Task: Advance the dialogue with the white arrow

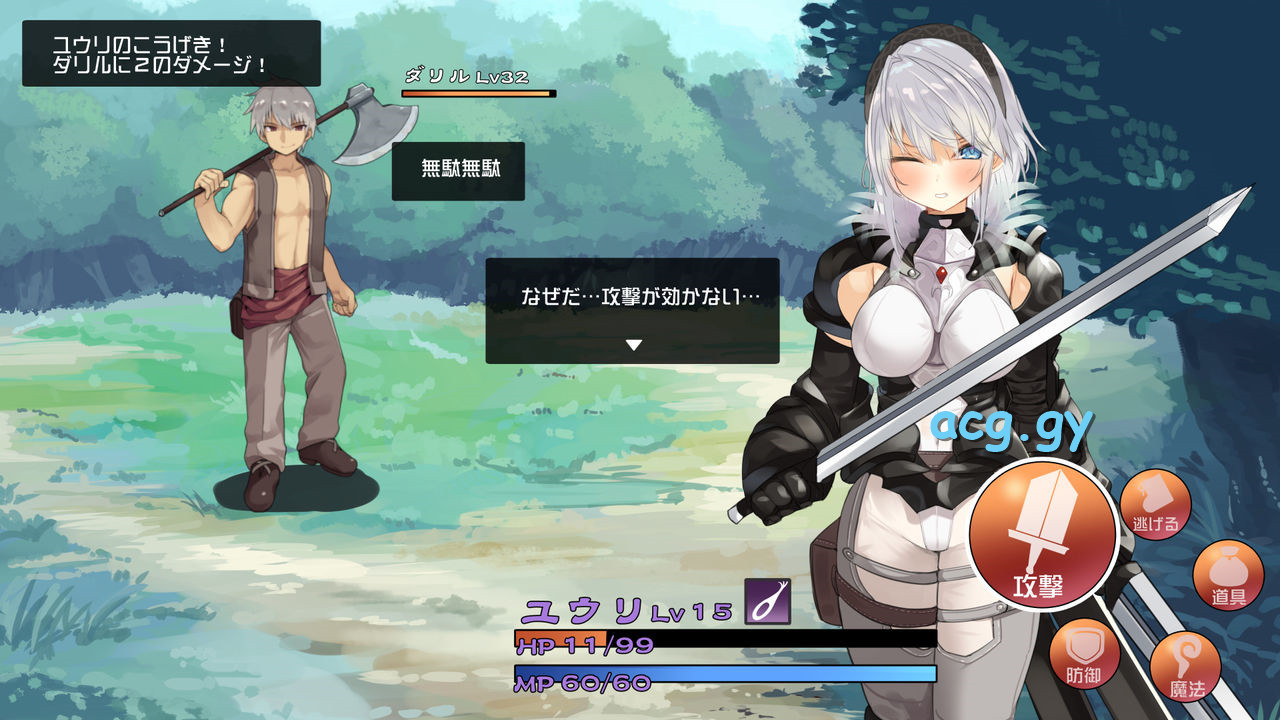Action: point(633,345)
